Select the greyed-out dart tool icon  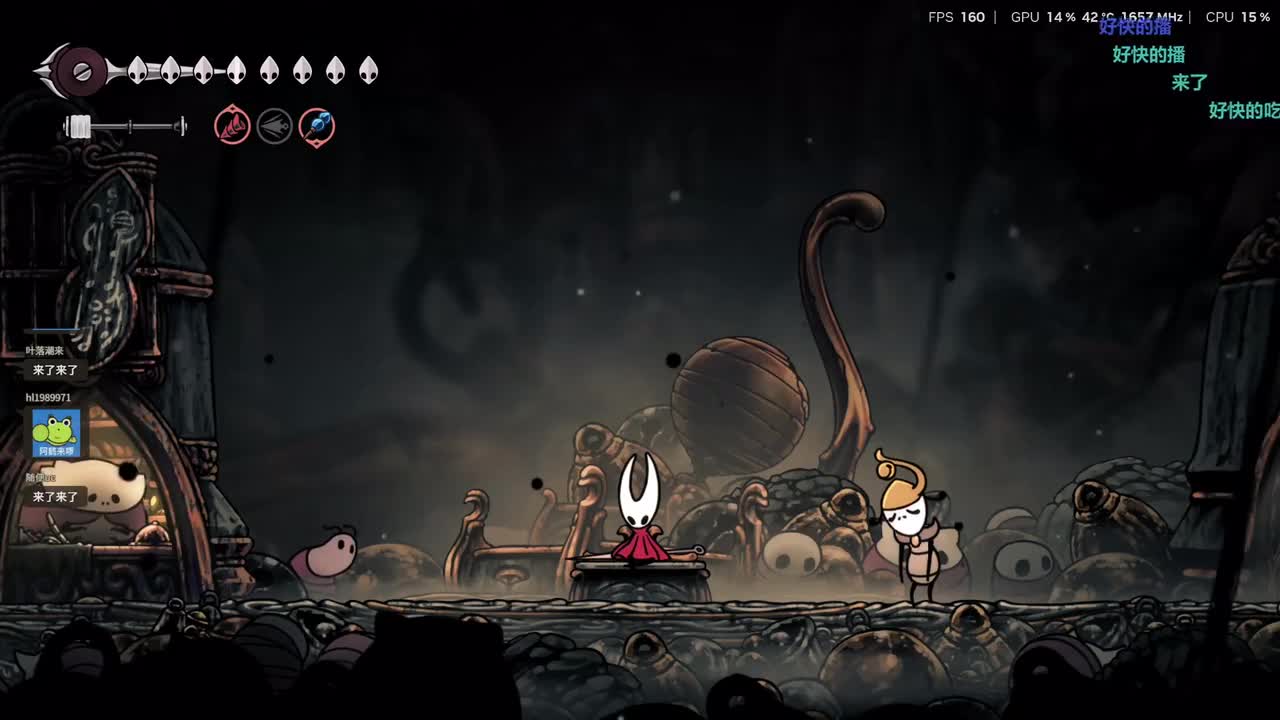[275, 126]
